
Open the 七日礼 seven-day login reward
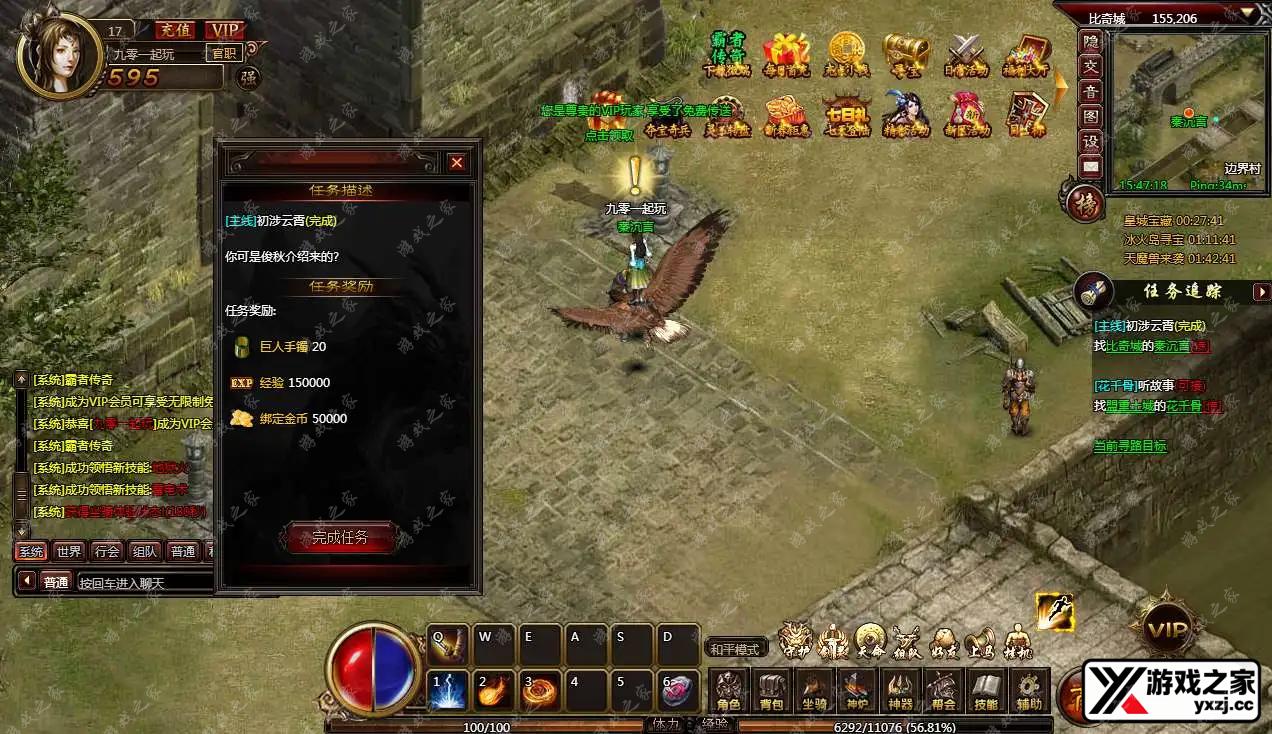click(847, 114)
